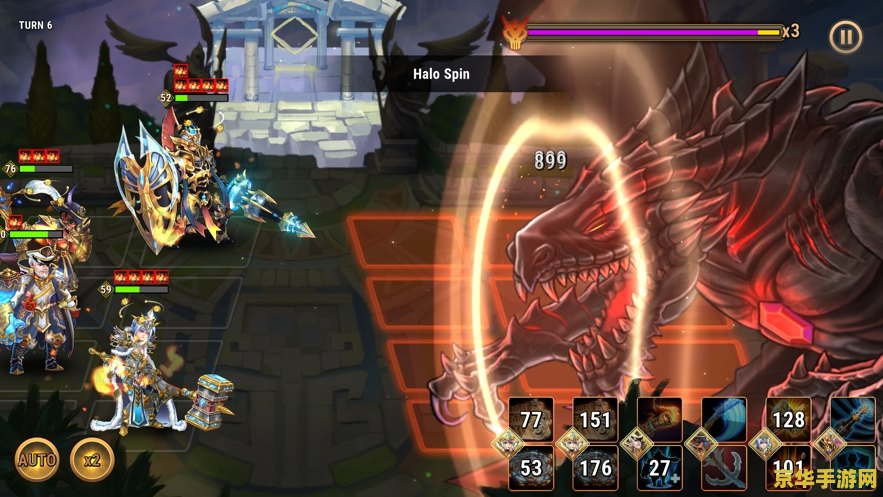Select the skill showing cooldown 128
Viewport: 883px width, 497px height.
point(788,419)
